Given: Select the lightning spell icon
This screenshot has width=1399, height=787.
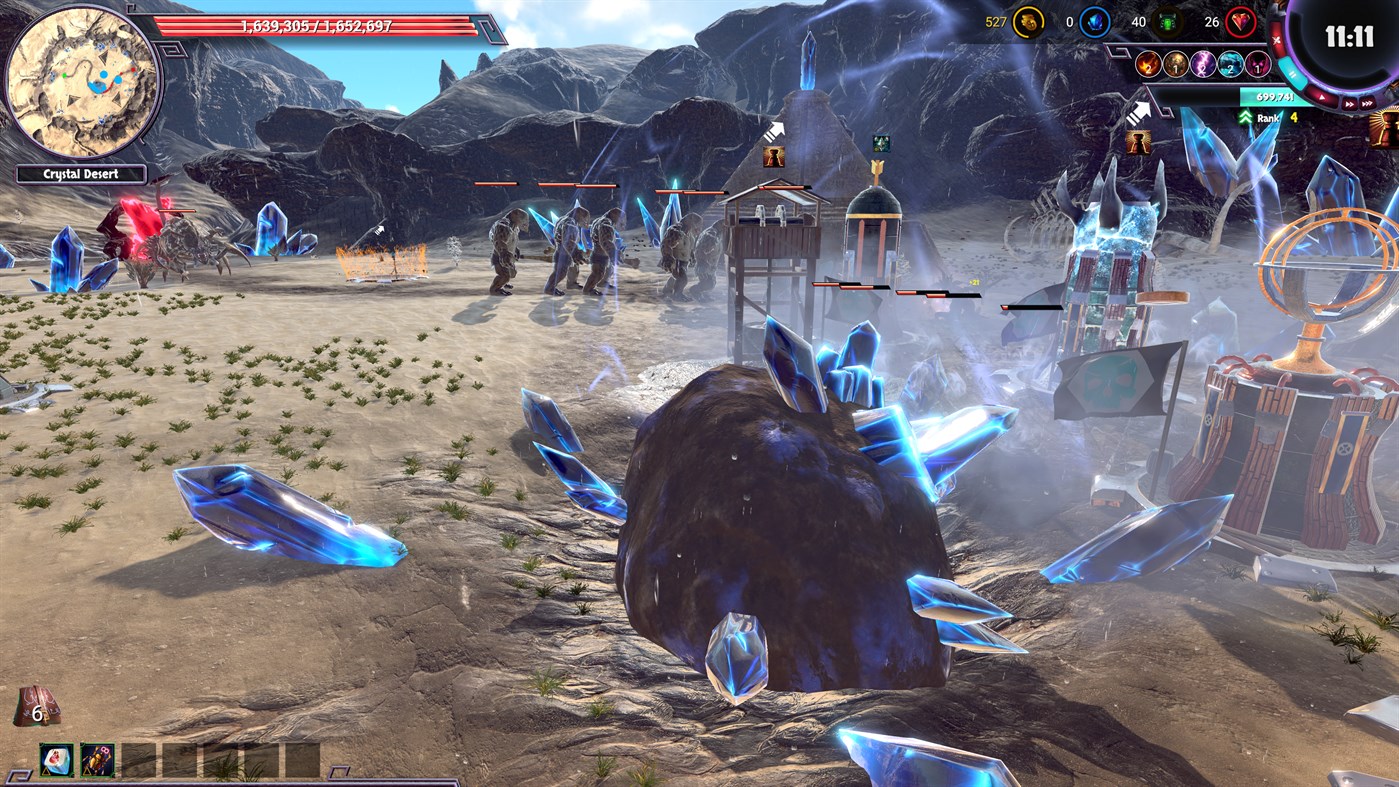Looking at the screenshot, I should (x=1203, y=63).
